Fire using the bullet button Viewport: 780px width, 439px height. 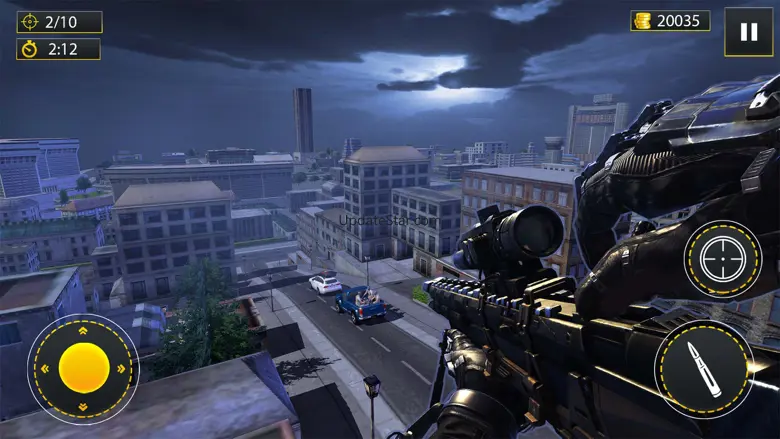coord(704,367)
